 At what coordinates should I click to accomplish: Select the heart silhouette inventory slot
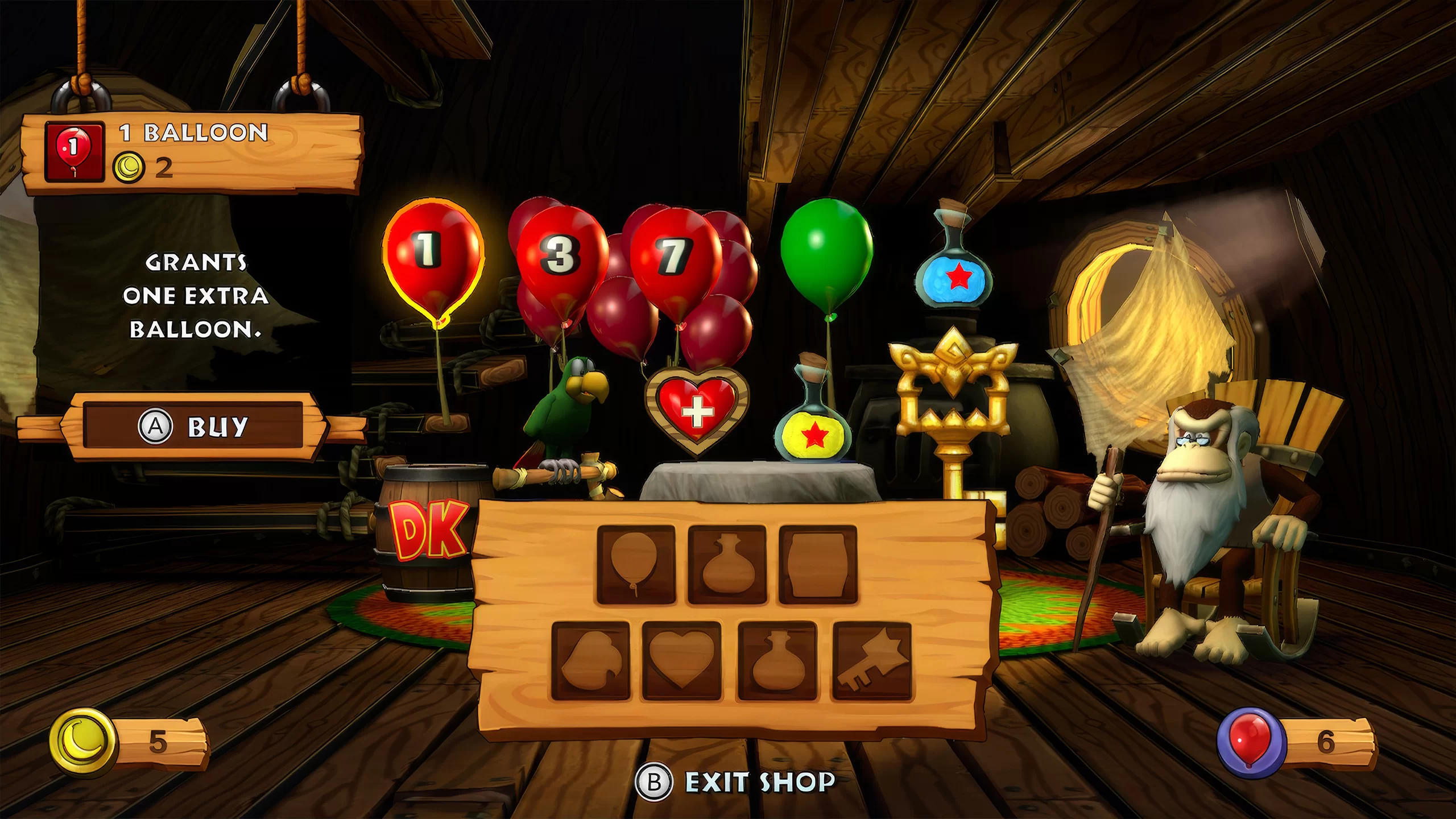681,661
